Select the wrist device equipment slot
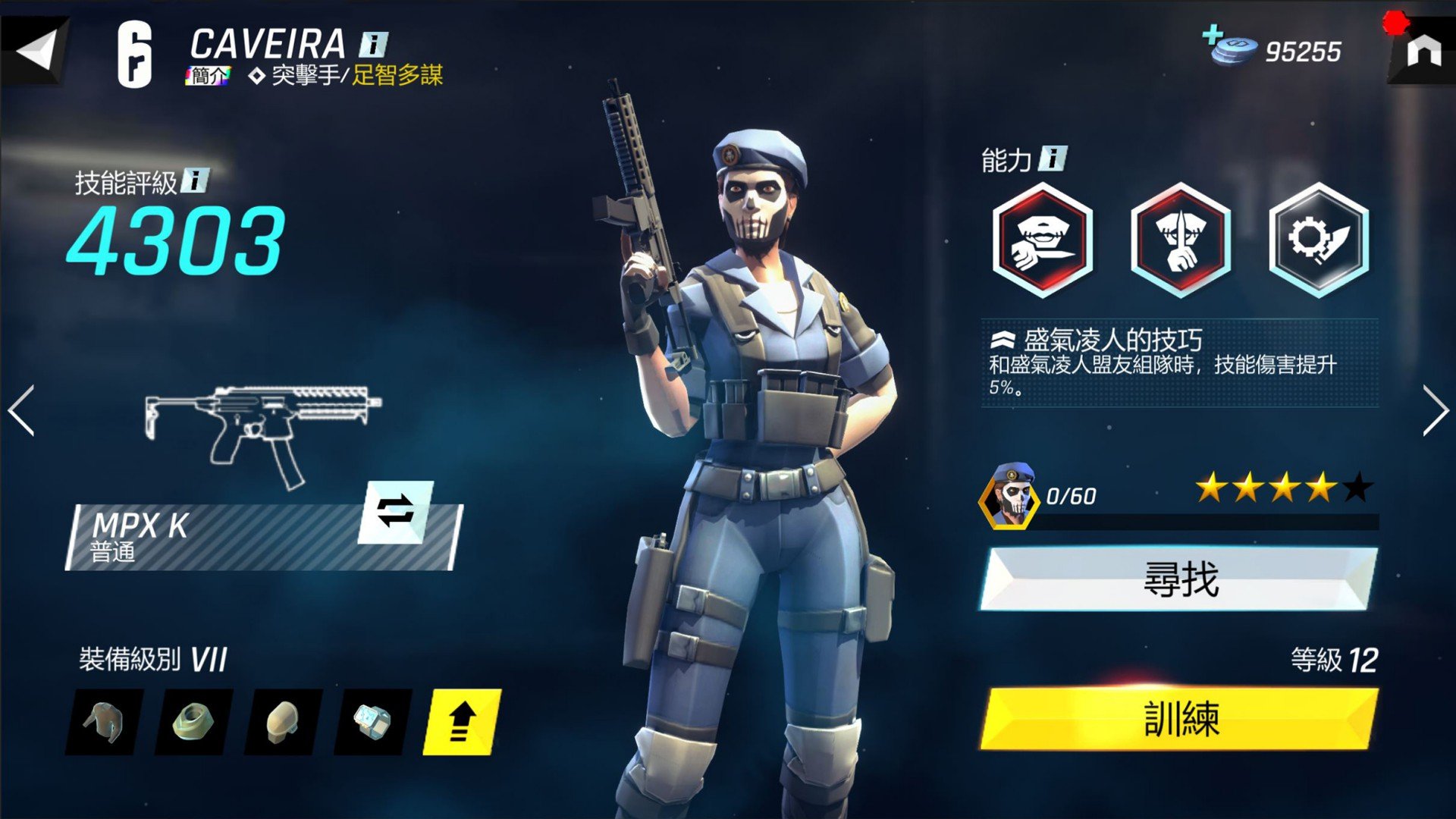1456x819 pixels. [x=372, y=722]
